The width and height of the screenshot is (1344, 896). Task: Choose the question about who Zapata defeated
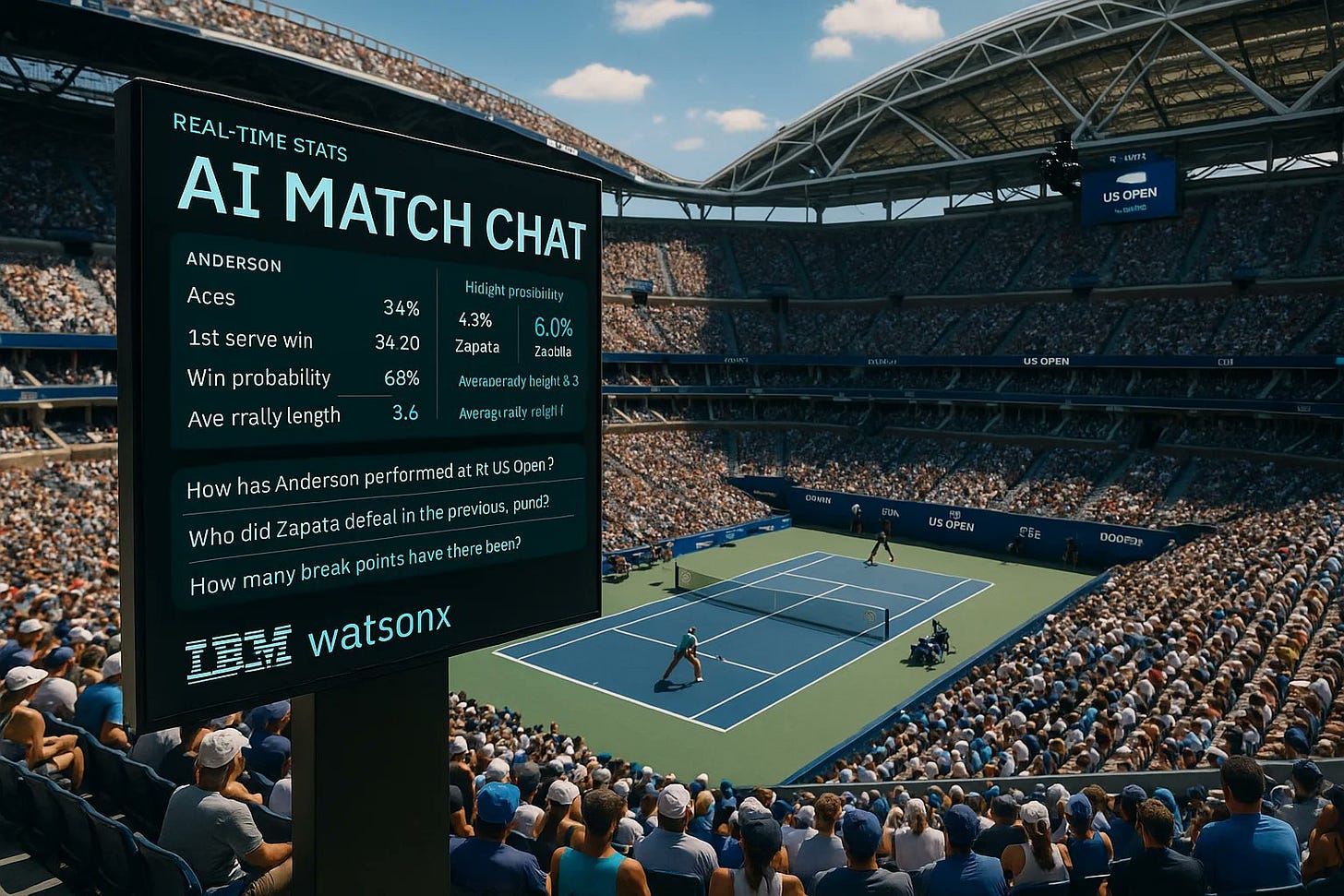click(x=368, y=520)
